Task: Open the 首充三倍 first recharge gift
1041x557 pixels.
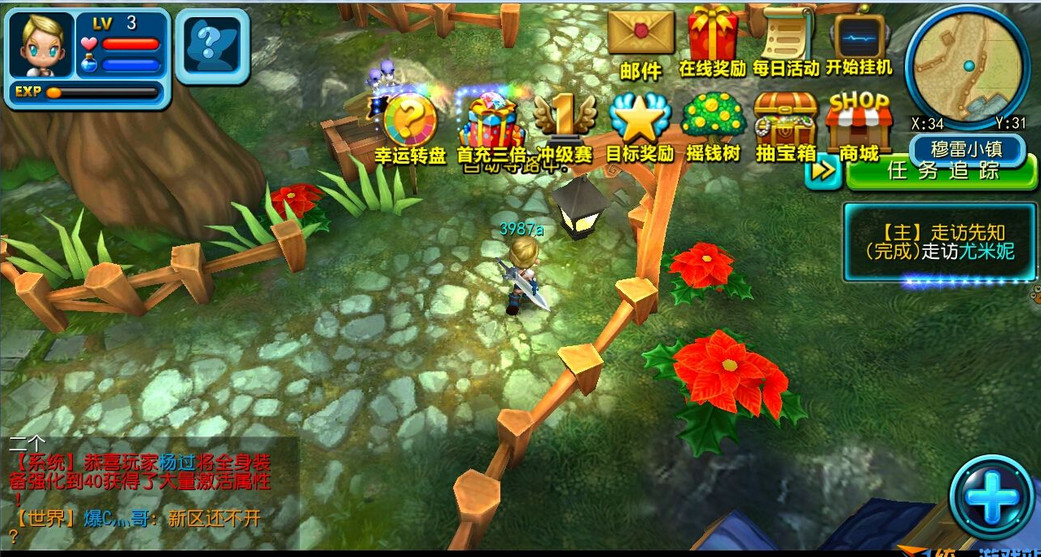Action: pyautogui.click(x=490, y=126)
